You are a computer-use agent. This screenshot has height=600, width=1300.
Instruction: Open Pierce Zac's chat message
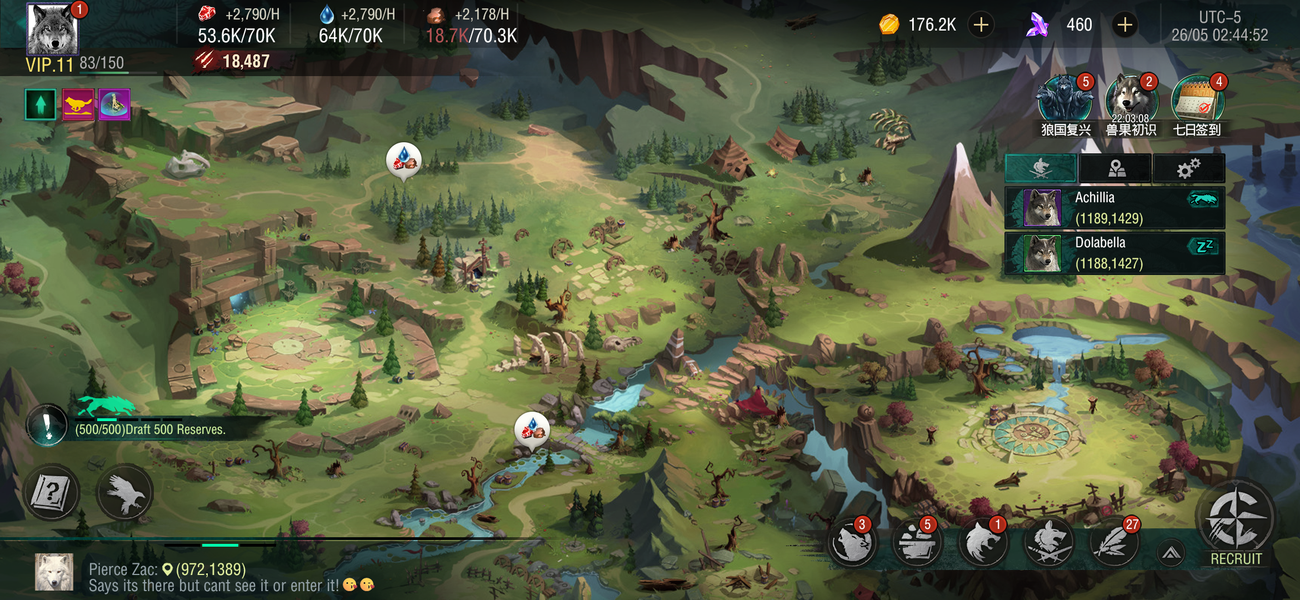[200, 577]
